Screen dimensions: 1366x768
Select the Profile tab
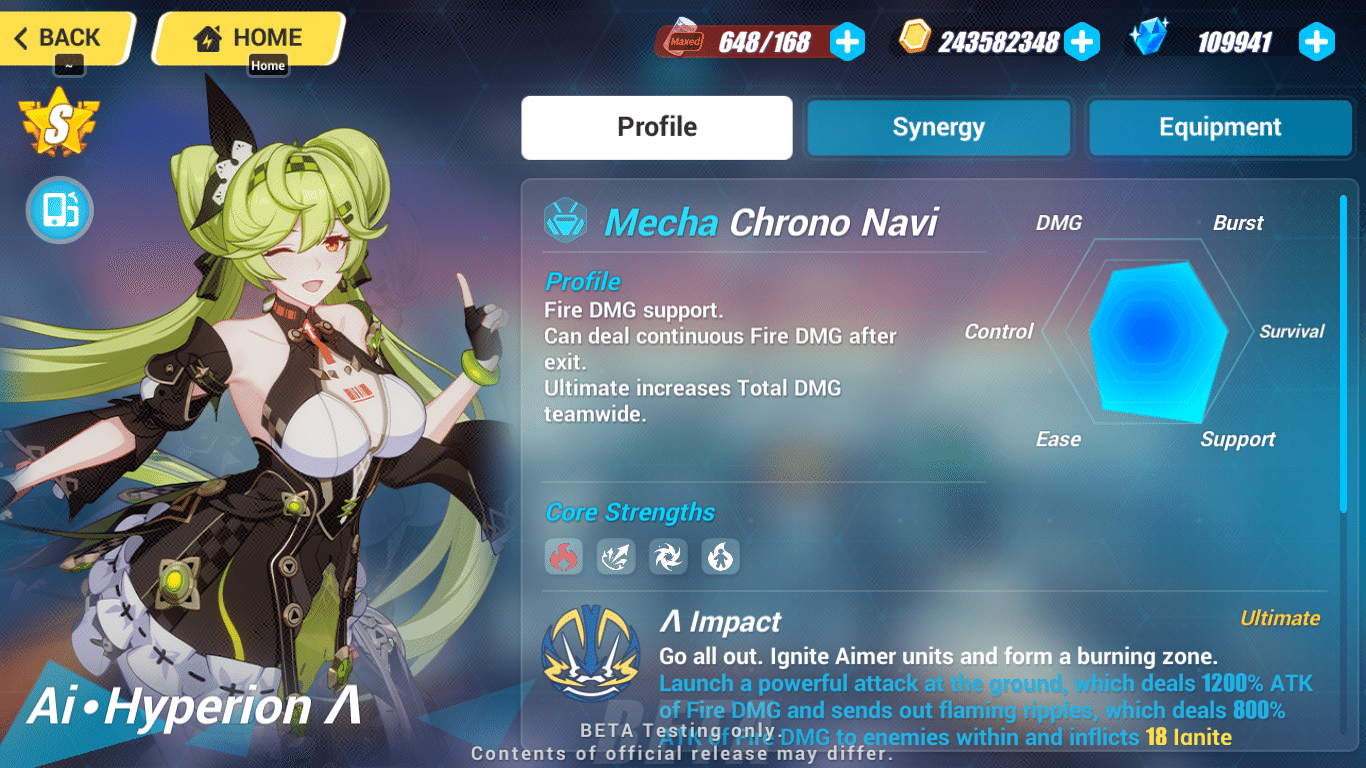(x=656, y=127)
